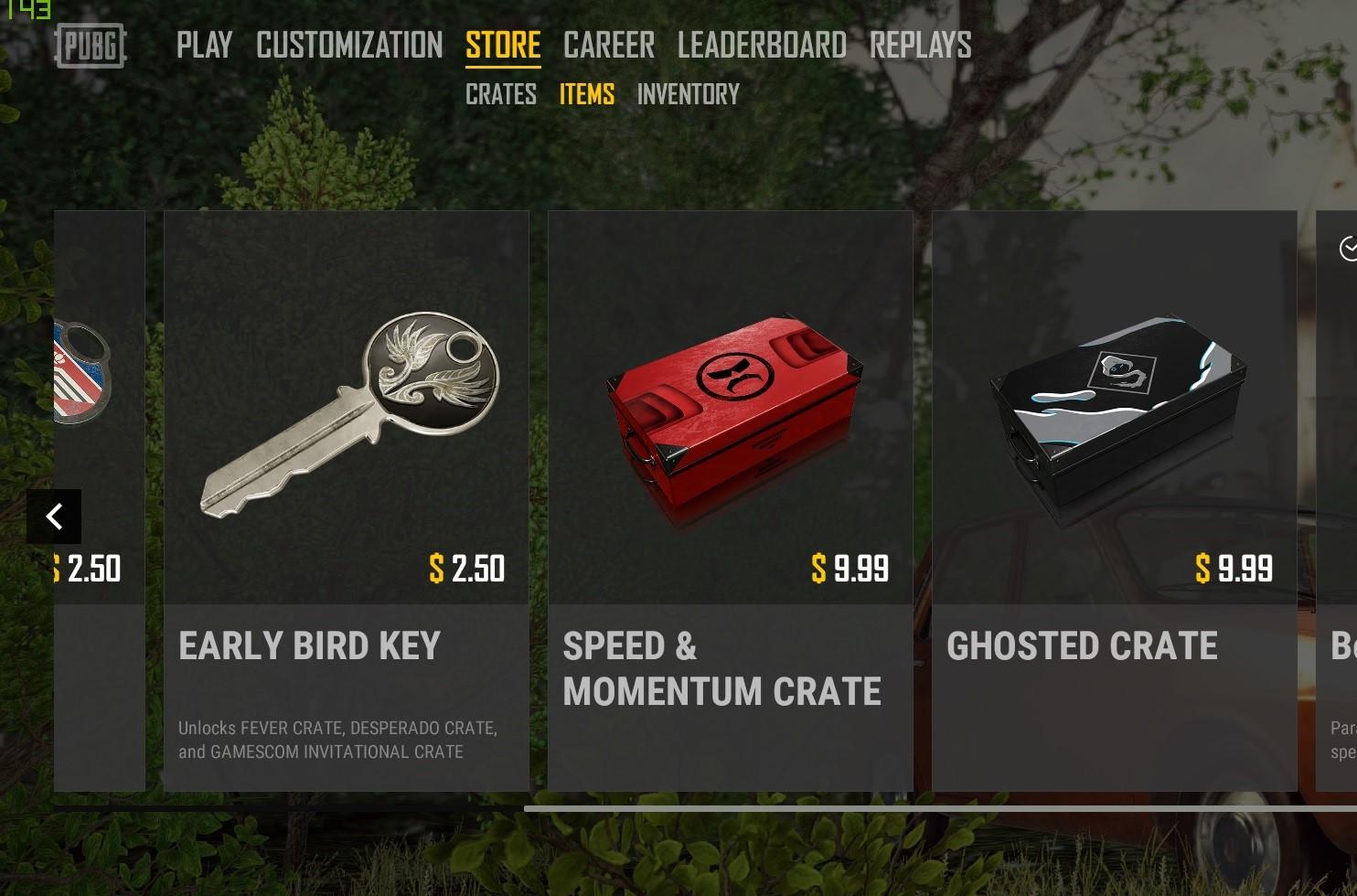Switch to the INVENTORY tab
1357x896 pixels.
pos(689,94)
